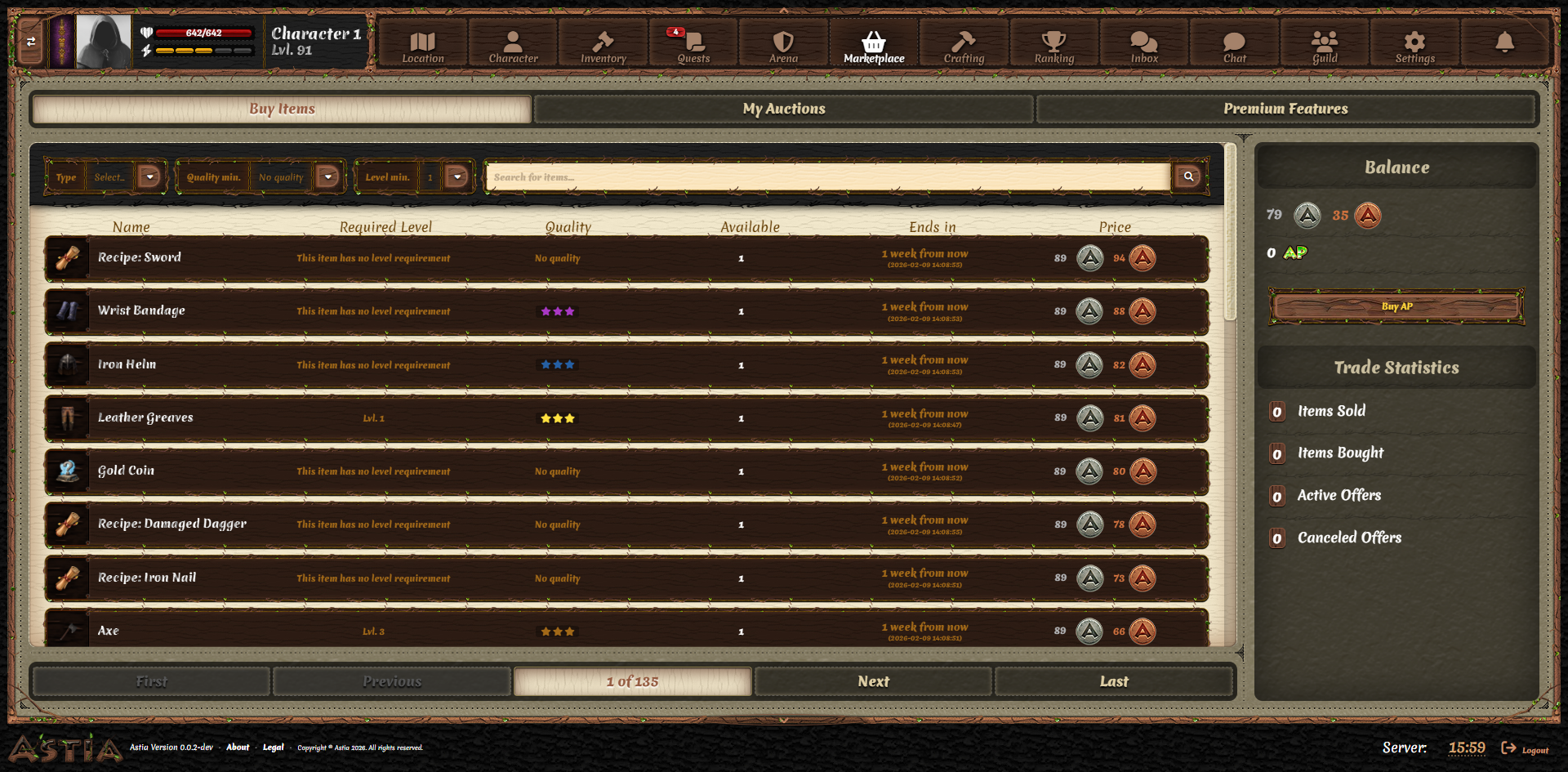The height and width of the screenshot is (772, 1568).
Task: Switch to the My Auctions tab
Action: coord(783,109)
